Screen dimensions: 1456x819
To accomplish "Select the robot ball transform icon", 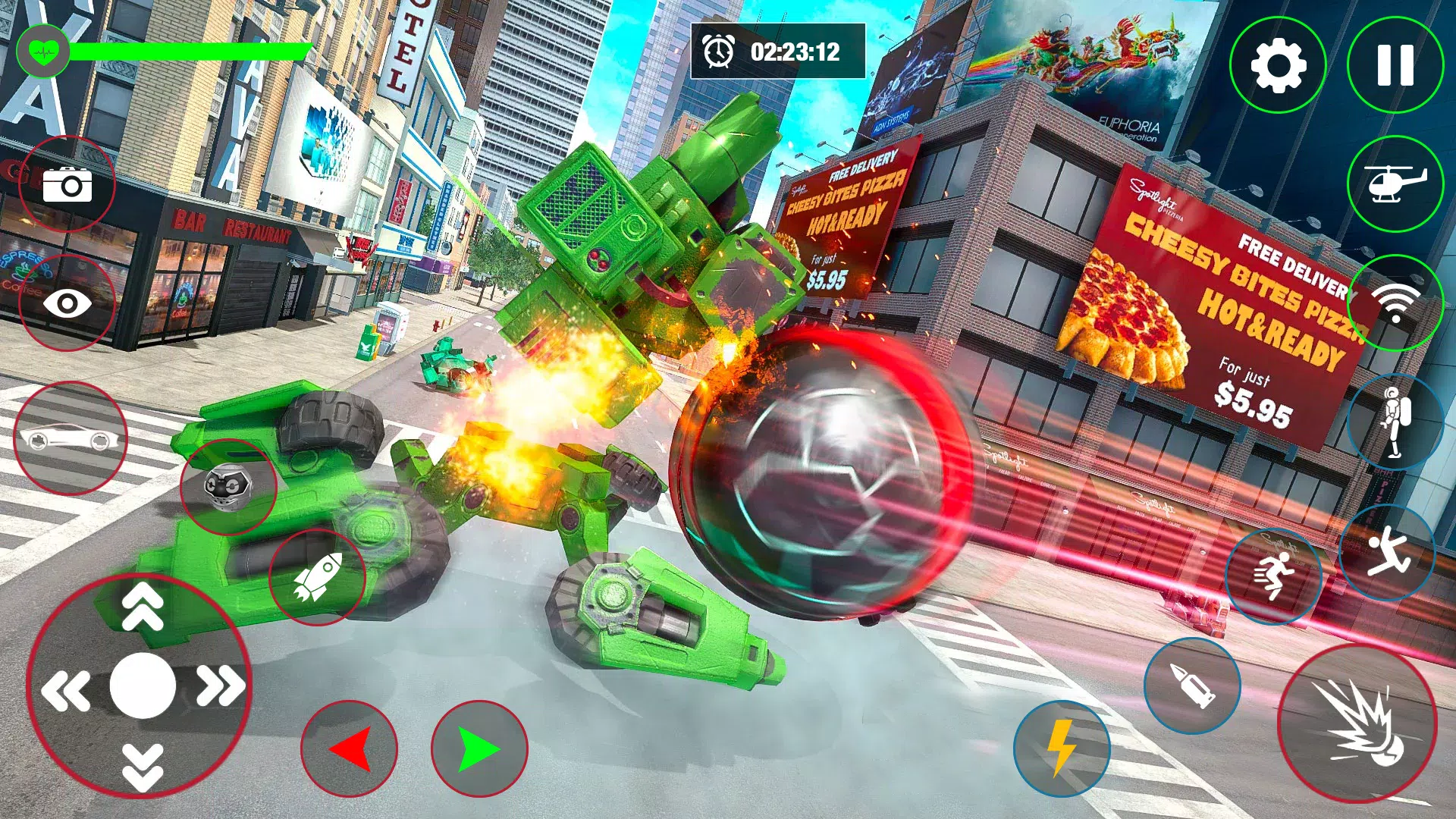I will coord(228,487).
